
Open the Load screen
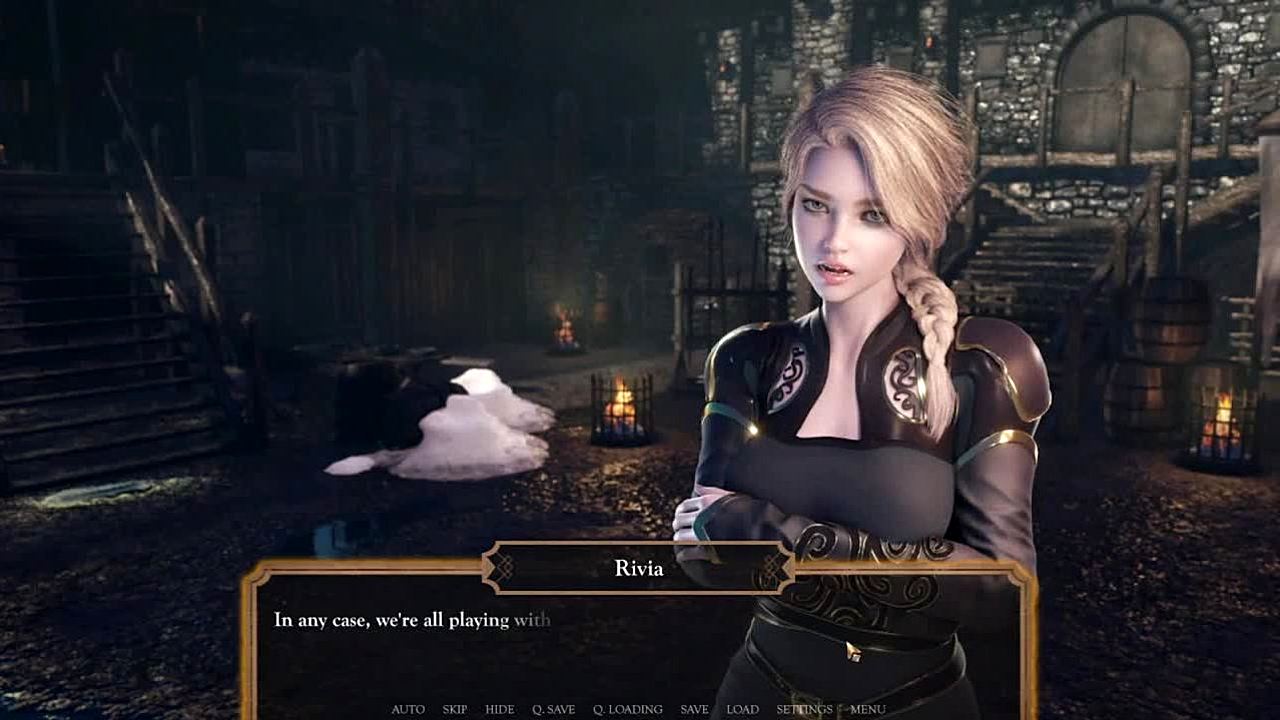(742, 709)
